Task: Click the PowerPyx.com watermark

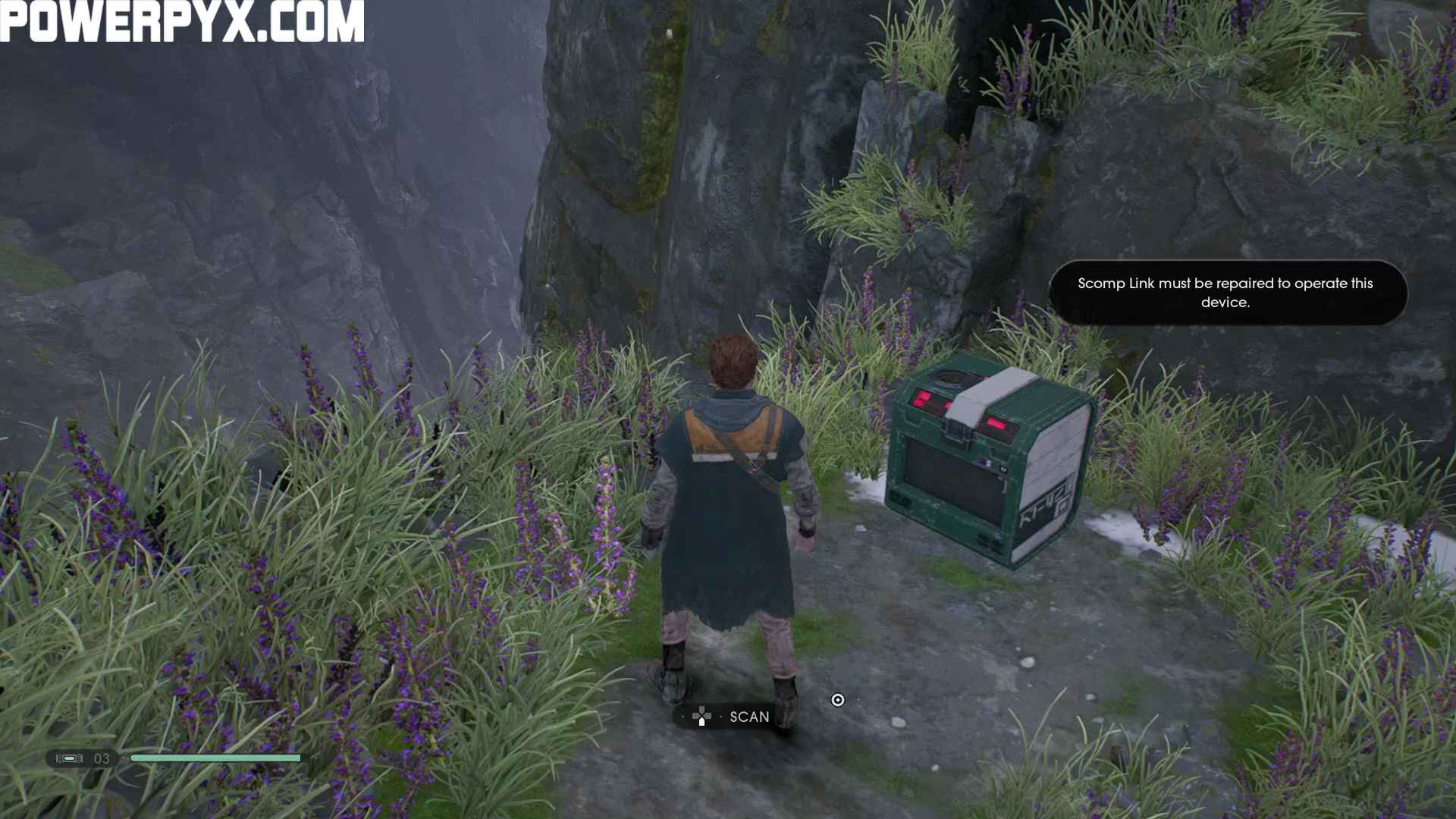Action: coord(182,21)
